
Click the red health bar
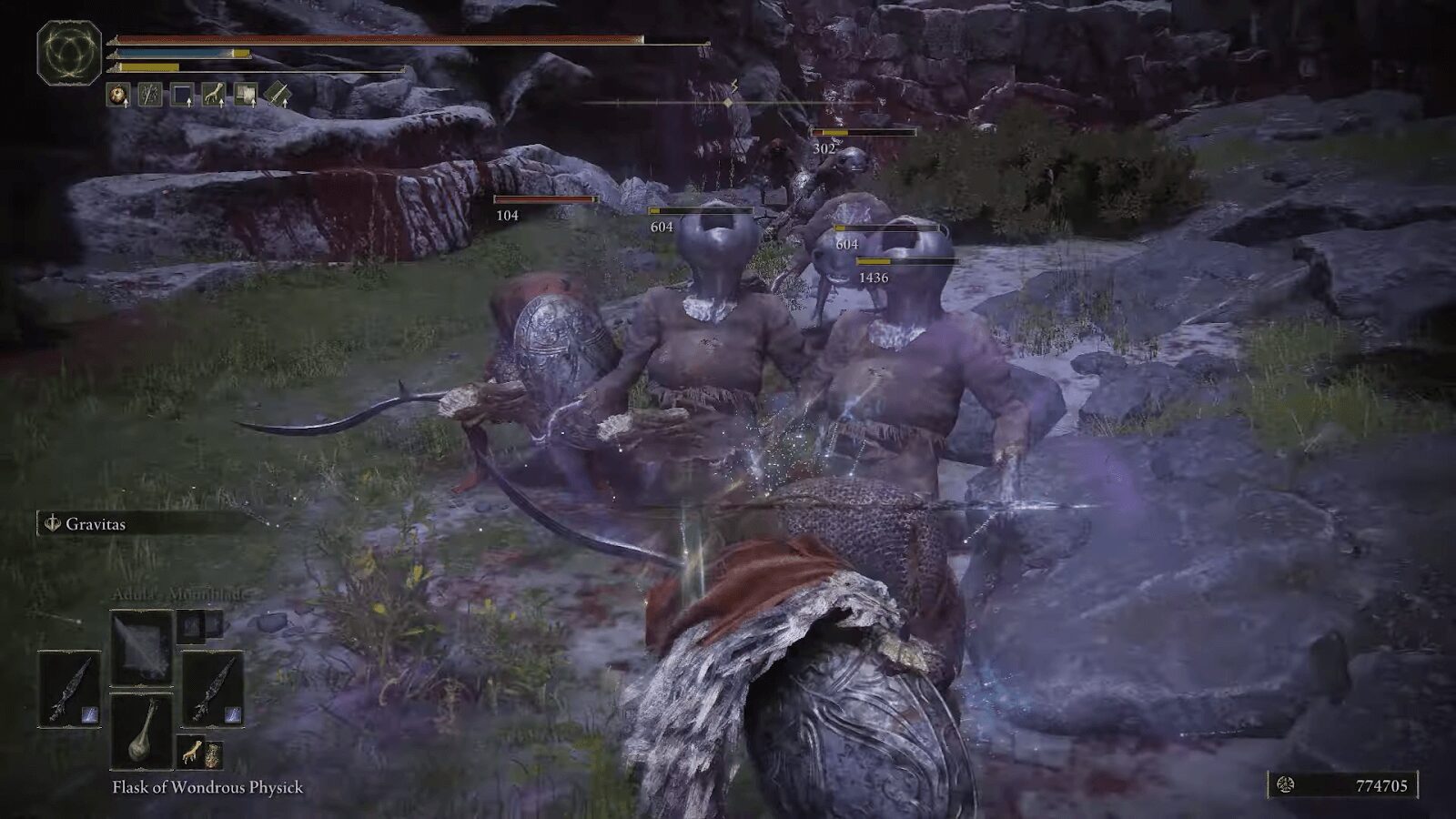[x=364, y=40]
